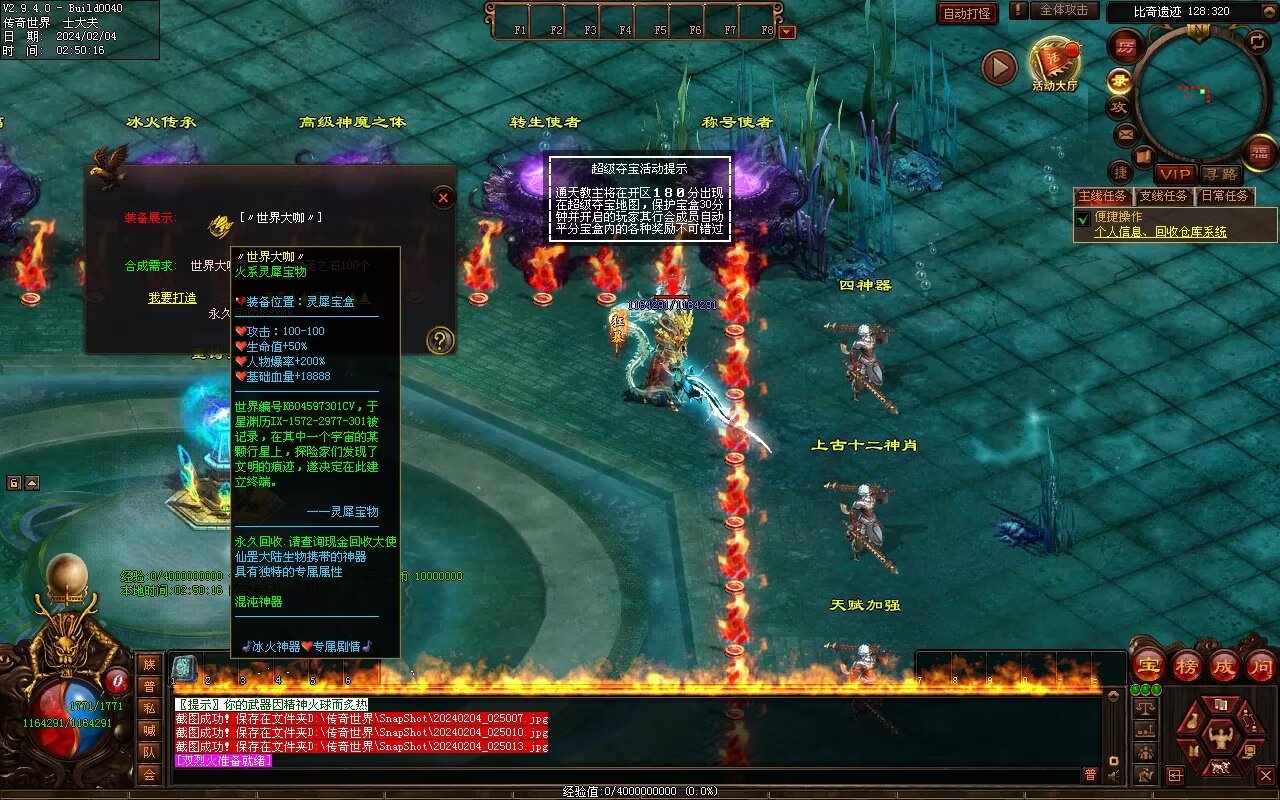Open the 宝 treasure button

coord(1148,666)
